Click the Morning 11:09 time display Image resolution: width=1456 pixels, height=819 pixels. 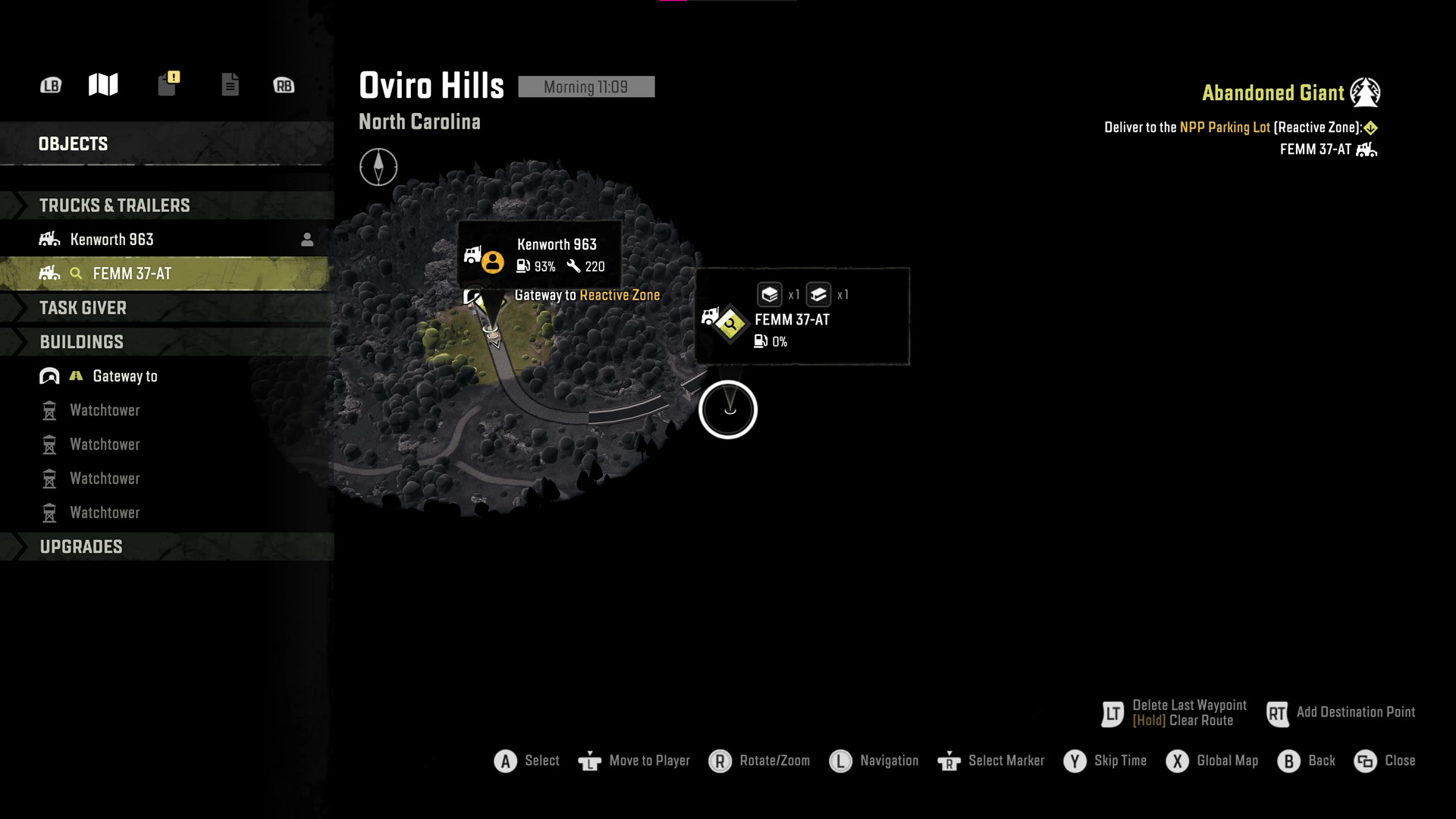click(x=585, y=87)
